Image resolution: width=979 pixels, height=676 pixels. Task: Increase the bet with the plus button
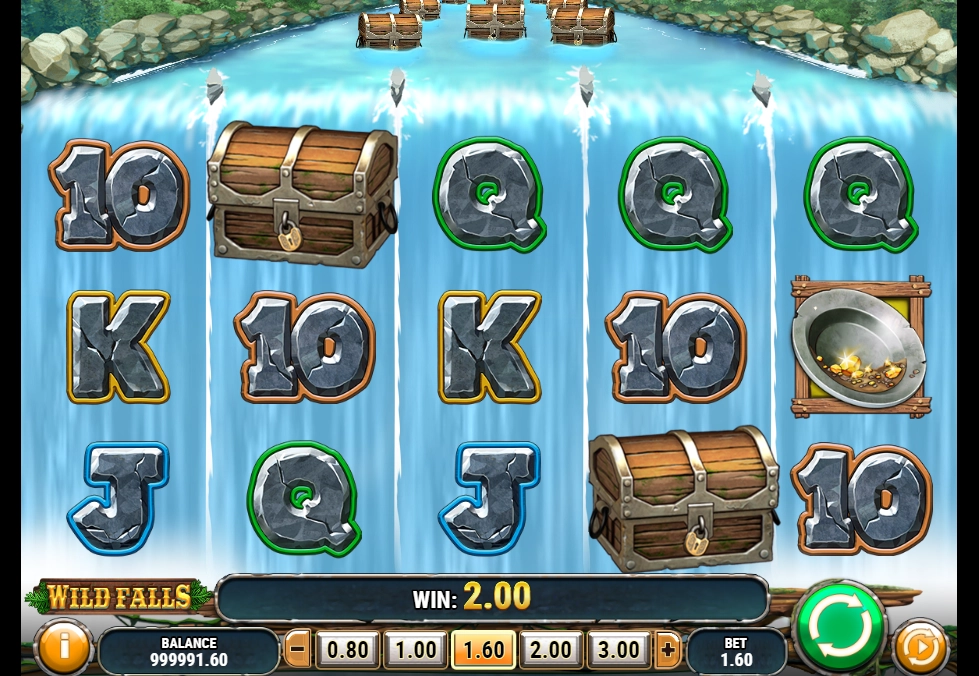pyautogui.click(x=668, y=650)
